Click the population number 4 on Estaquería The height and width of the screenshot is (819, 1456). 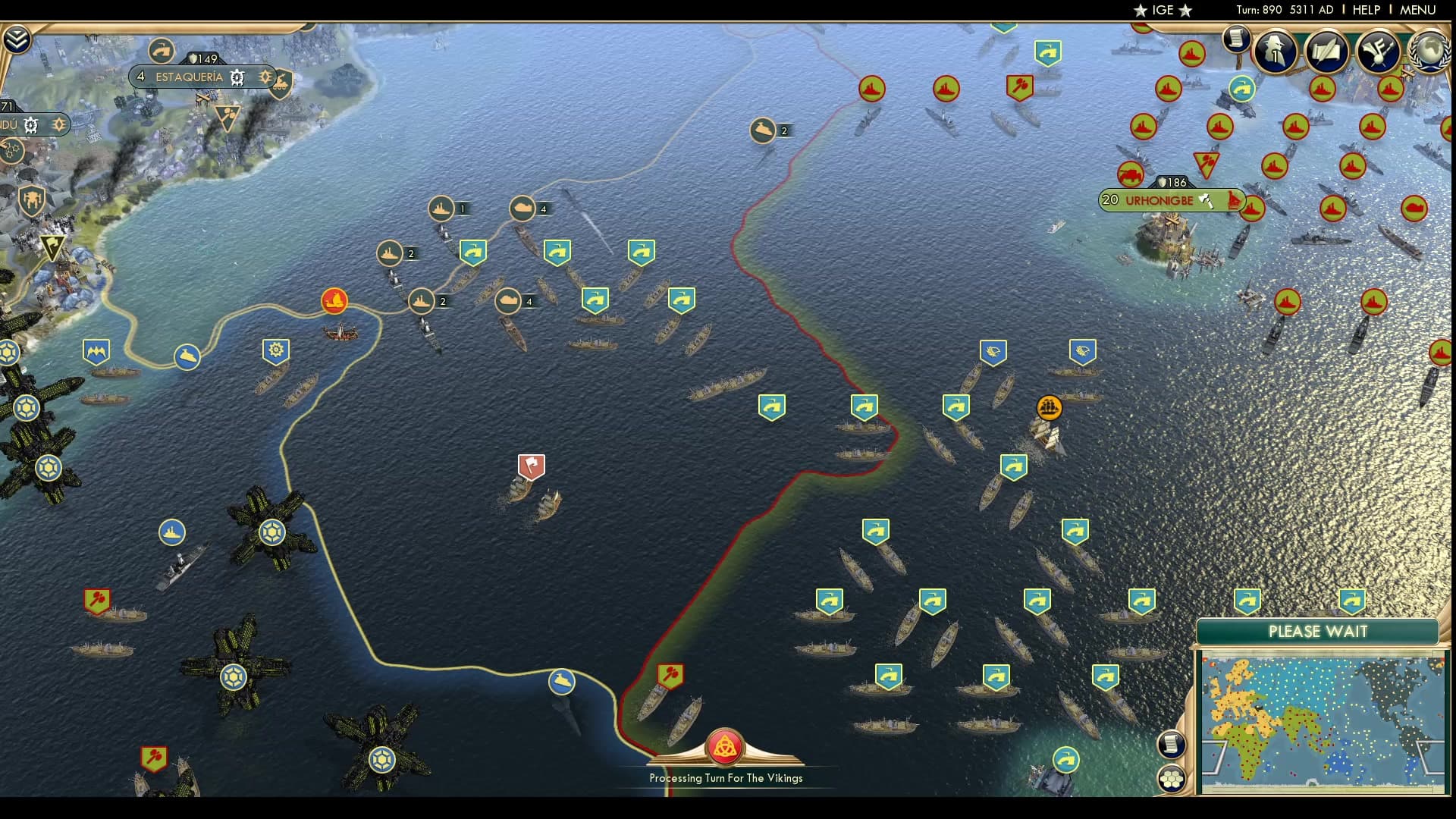coord(140,77)
